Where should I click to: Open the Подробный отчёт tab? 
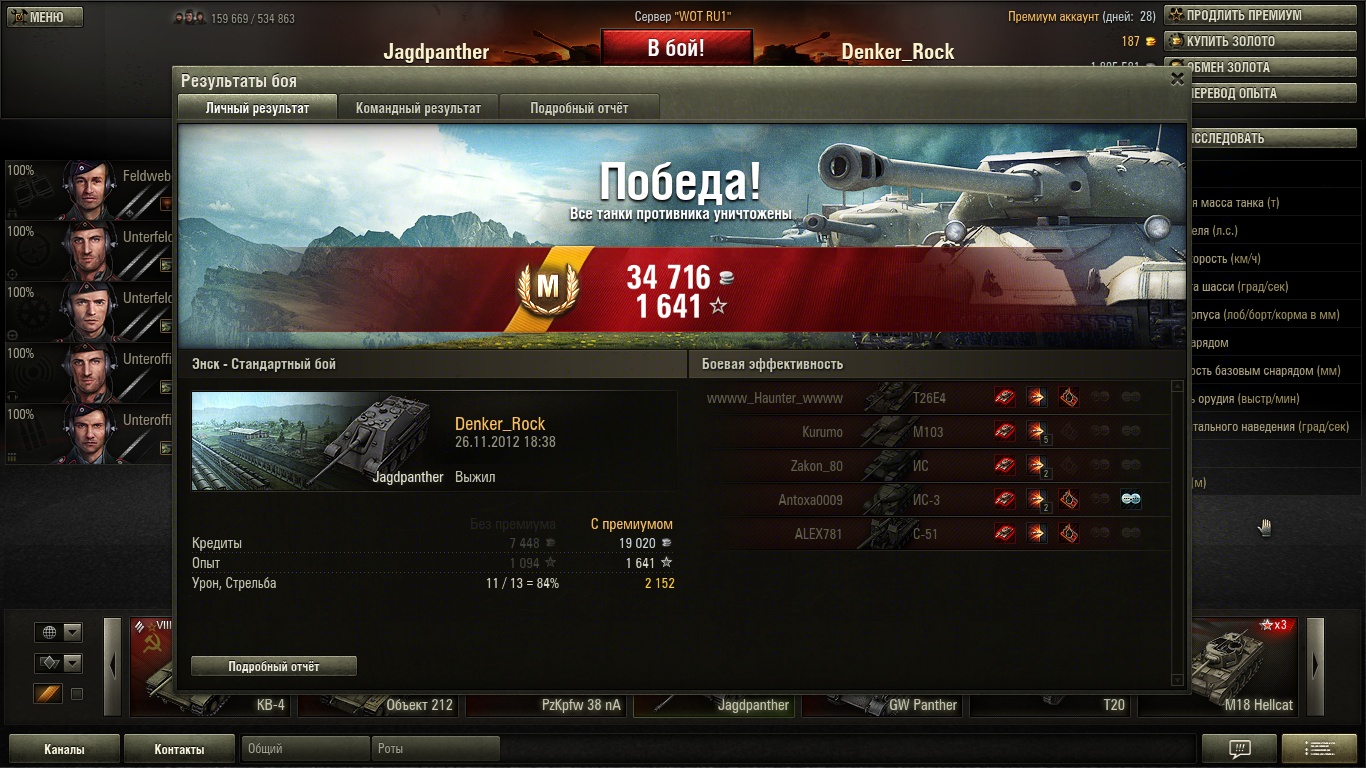[579, 108]
